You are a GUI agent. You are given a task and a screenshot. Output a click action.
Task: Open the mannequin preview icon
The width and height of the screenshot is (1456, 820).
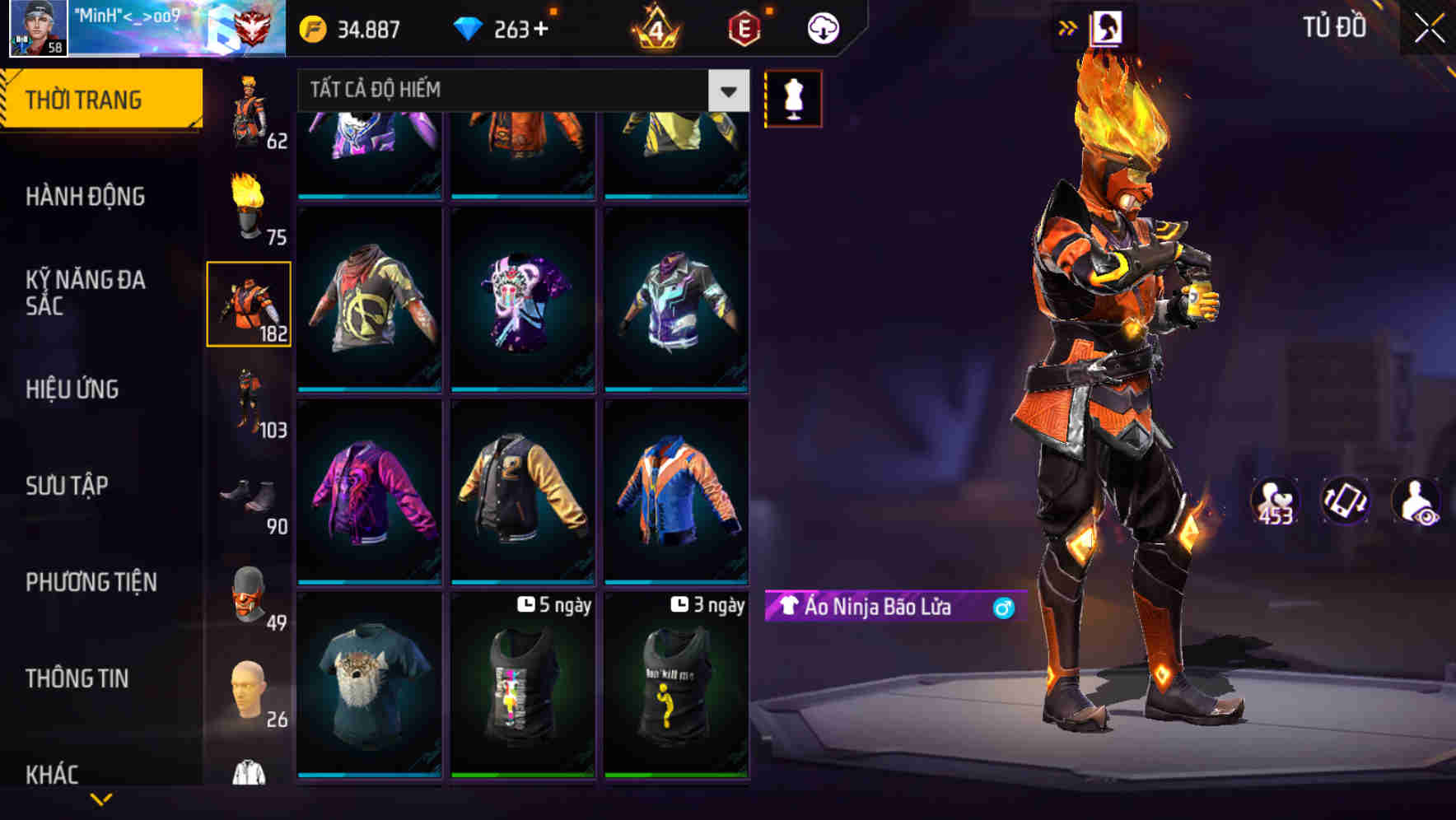click(x=792, y=99)
